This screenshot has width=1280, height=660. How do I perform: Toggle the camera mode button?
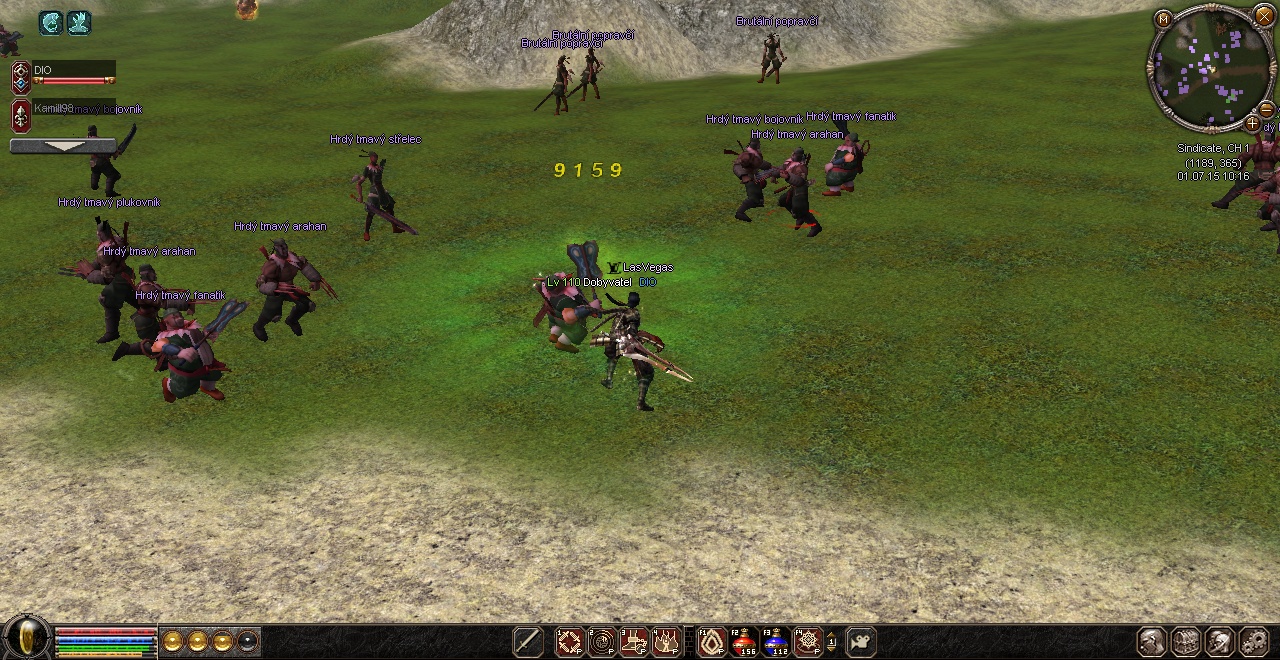tap(861, 641)
